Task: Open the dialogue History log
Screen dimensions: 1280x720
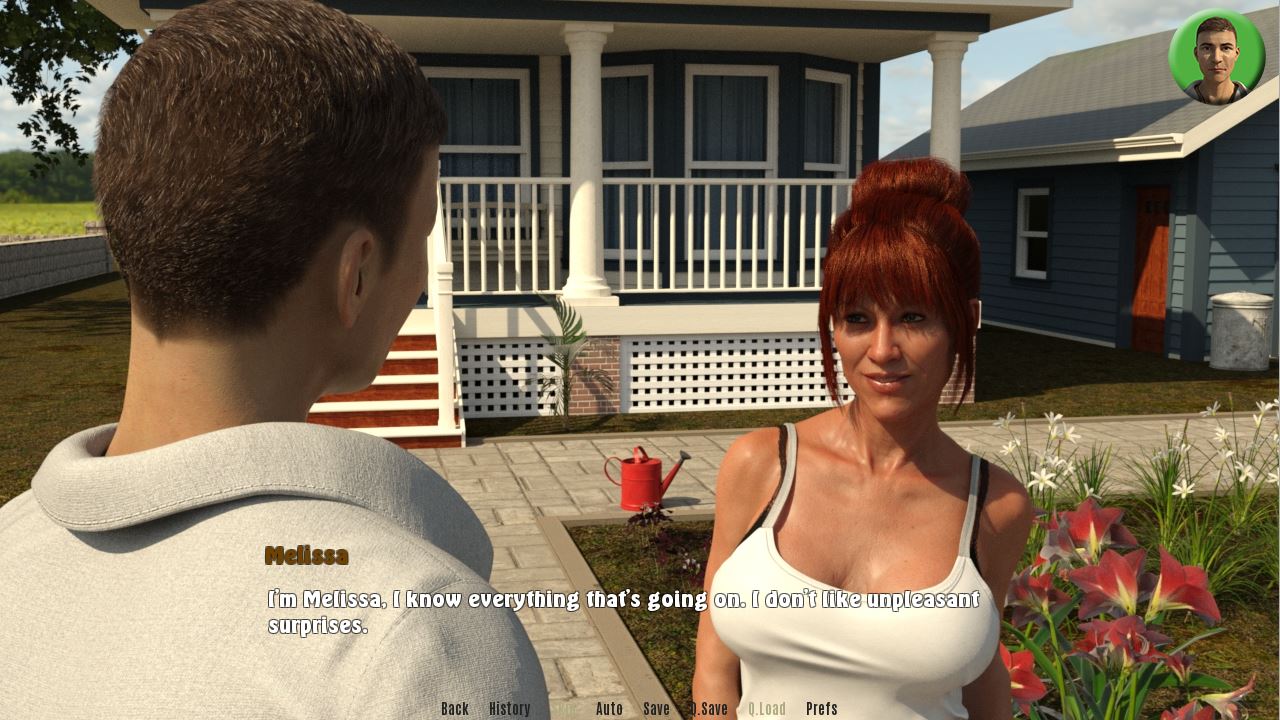Action: (509, 709)
